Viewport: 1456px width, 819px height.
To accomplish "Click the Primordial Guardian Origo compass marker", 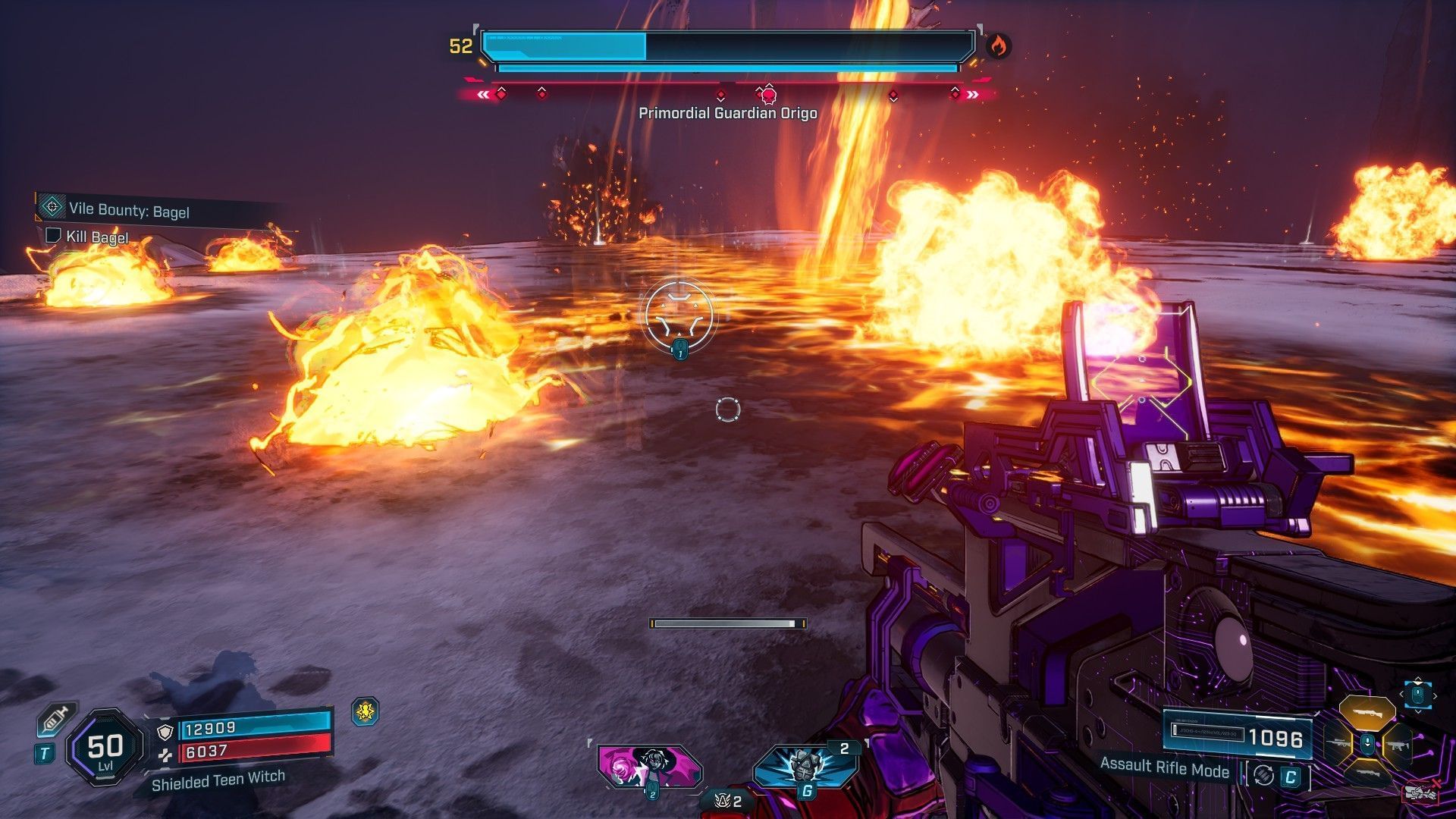I will (768, 95).
